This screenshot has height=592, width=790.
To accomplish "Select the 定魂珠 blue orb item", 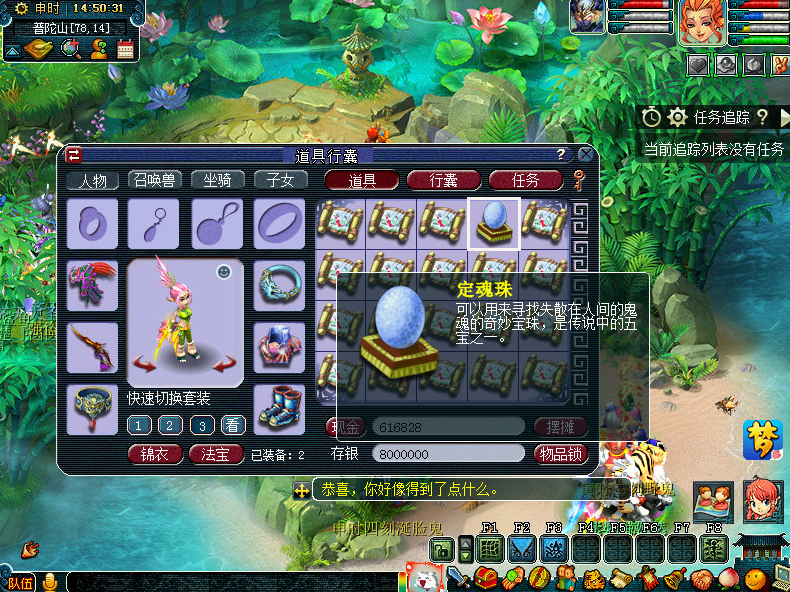I will [x=494, y=223].
